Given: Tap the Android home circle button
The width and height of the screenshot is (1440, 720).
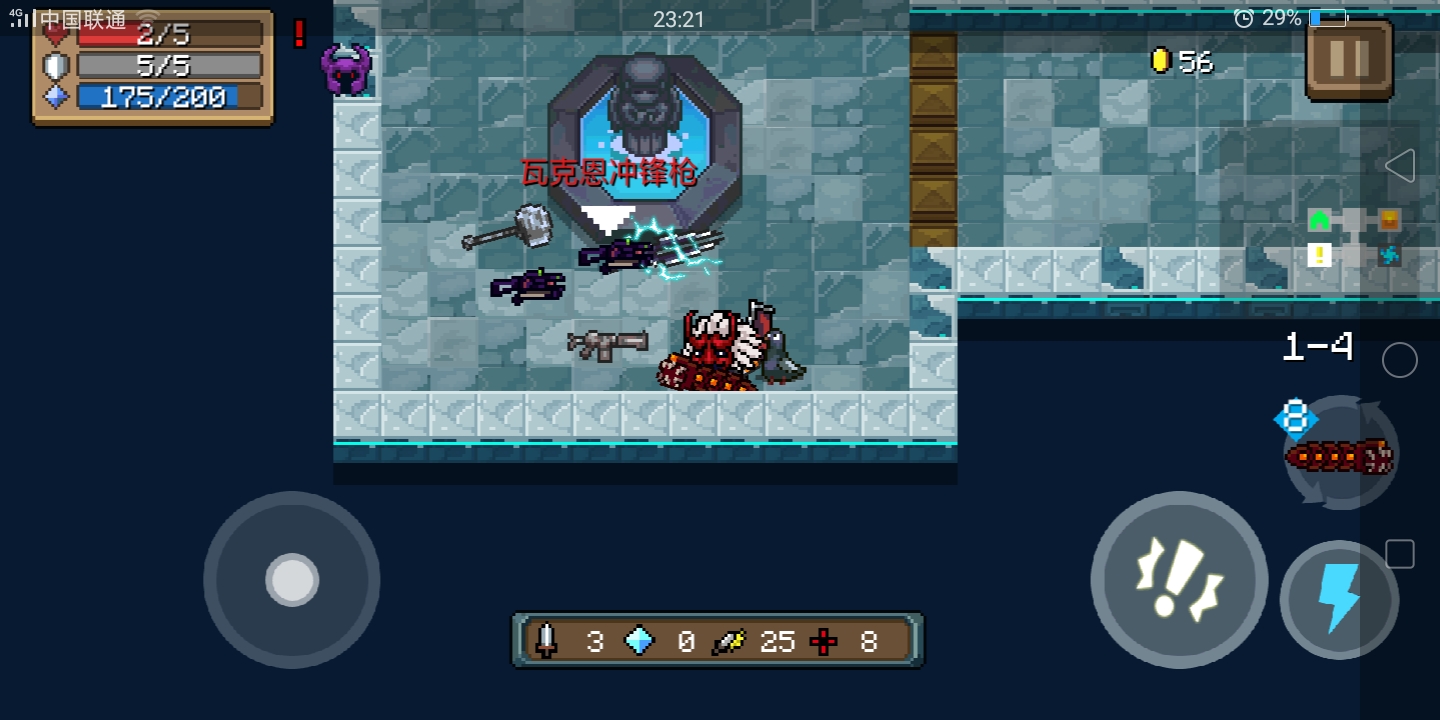Looking at the screenshot, I should (x=1399, y=360).
